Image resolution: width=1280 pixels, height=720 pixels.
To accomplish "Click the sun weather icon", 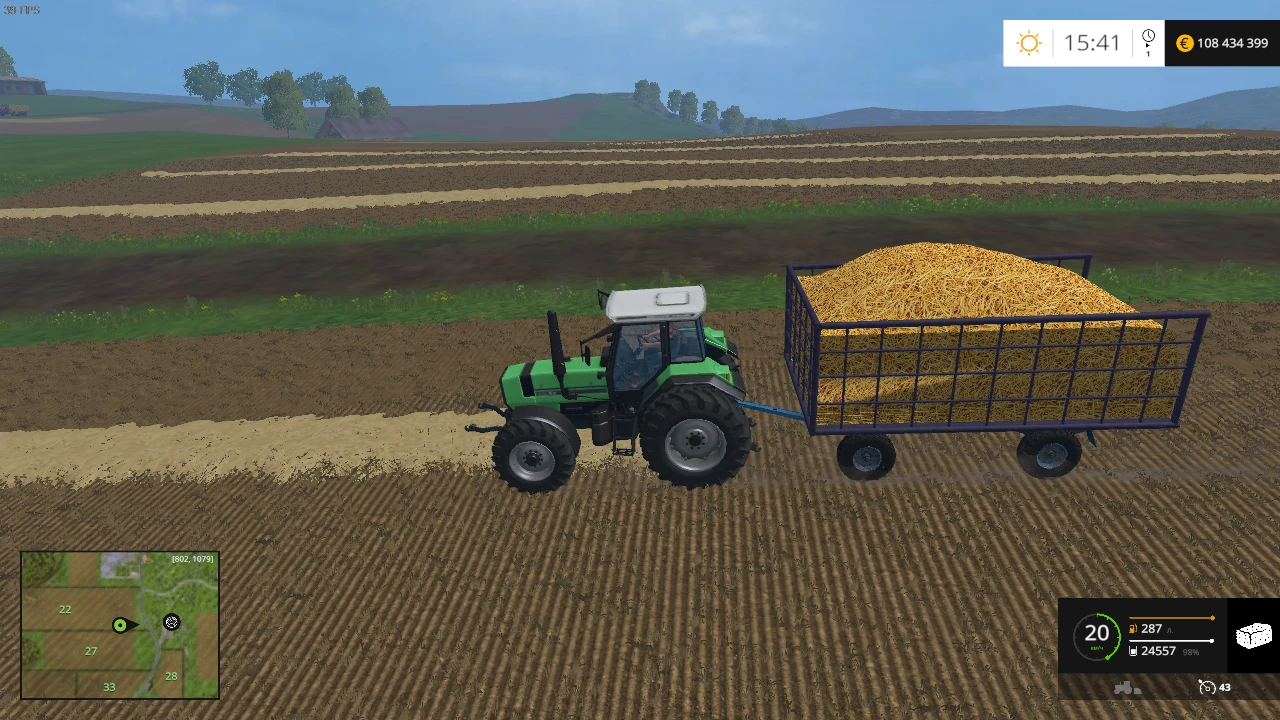I will pos(1029,43).
